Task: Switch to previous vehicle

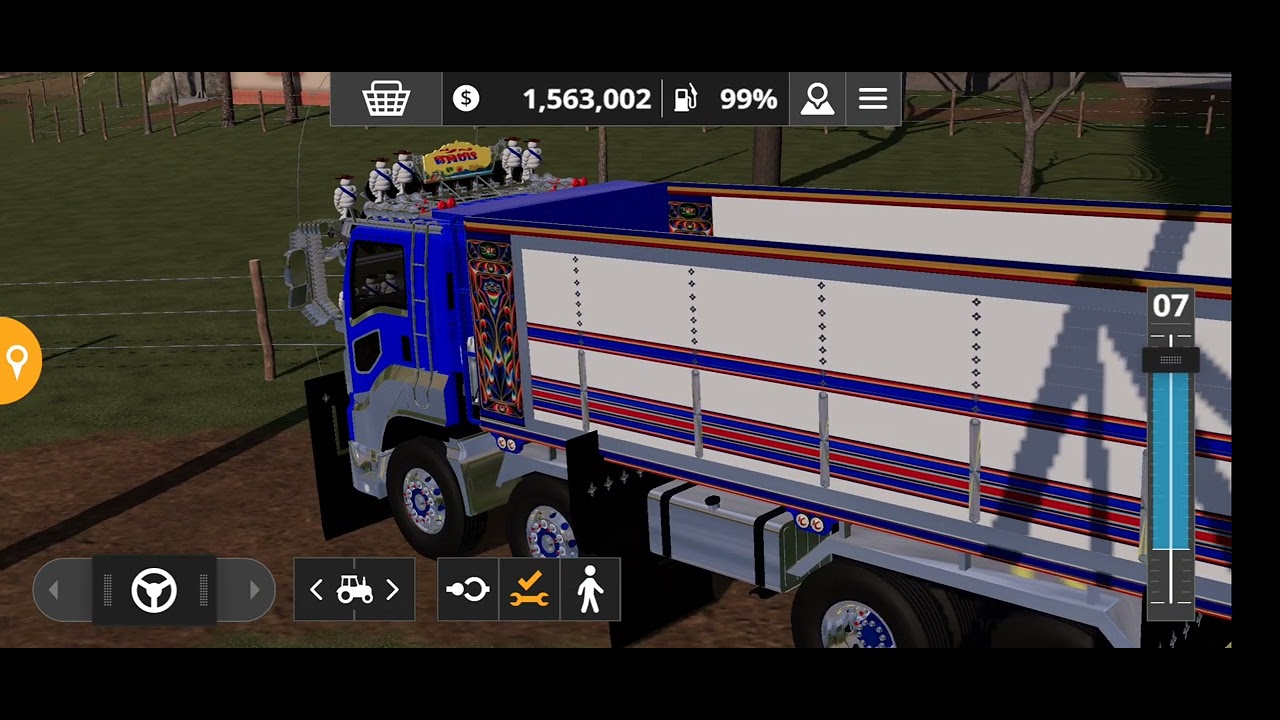Action: (x=317, y=590)
